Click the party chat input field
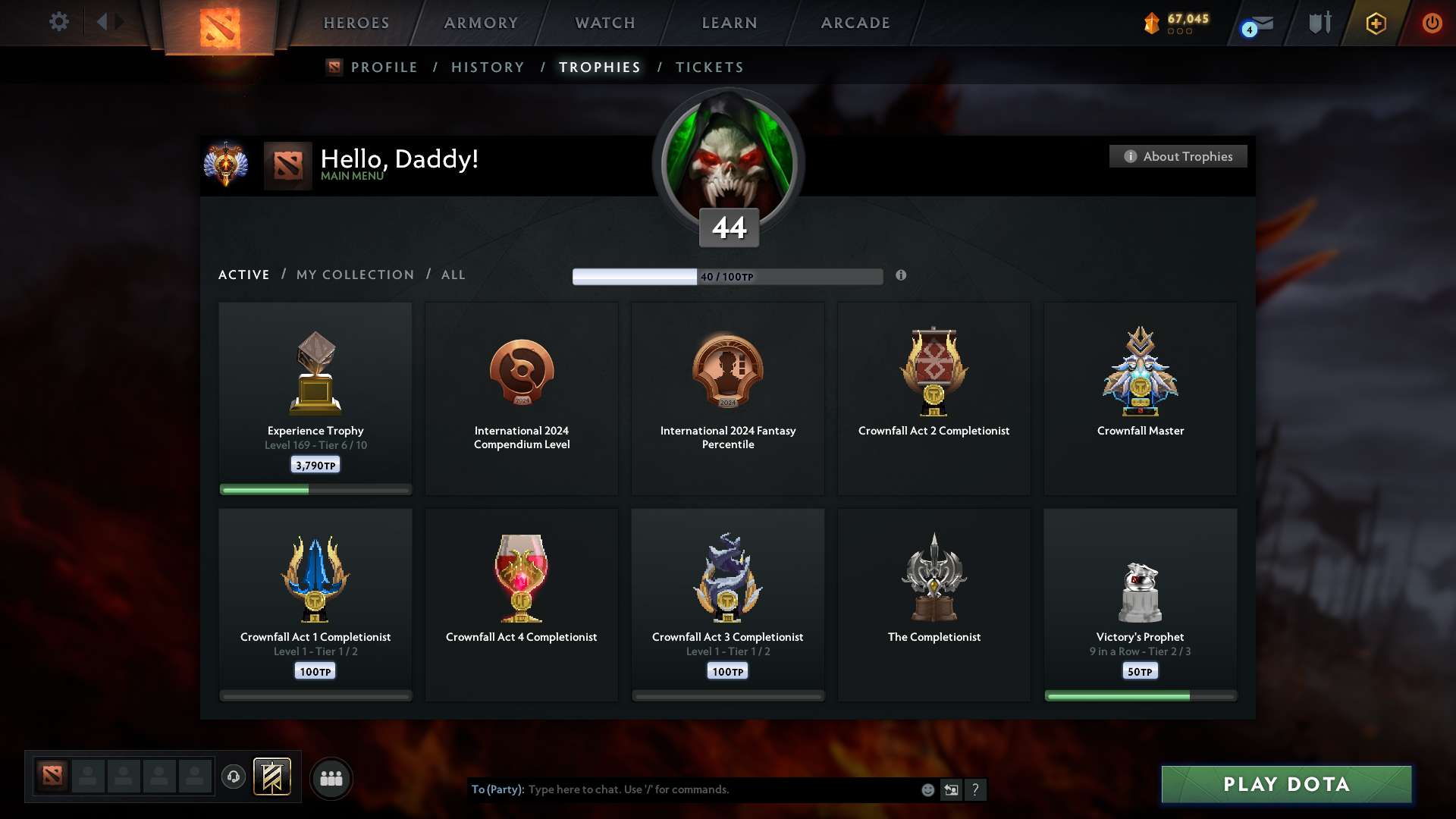1456x819 pixels. [x=720, y=789]
